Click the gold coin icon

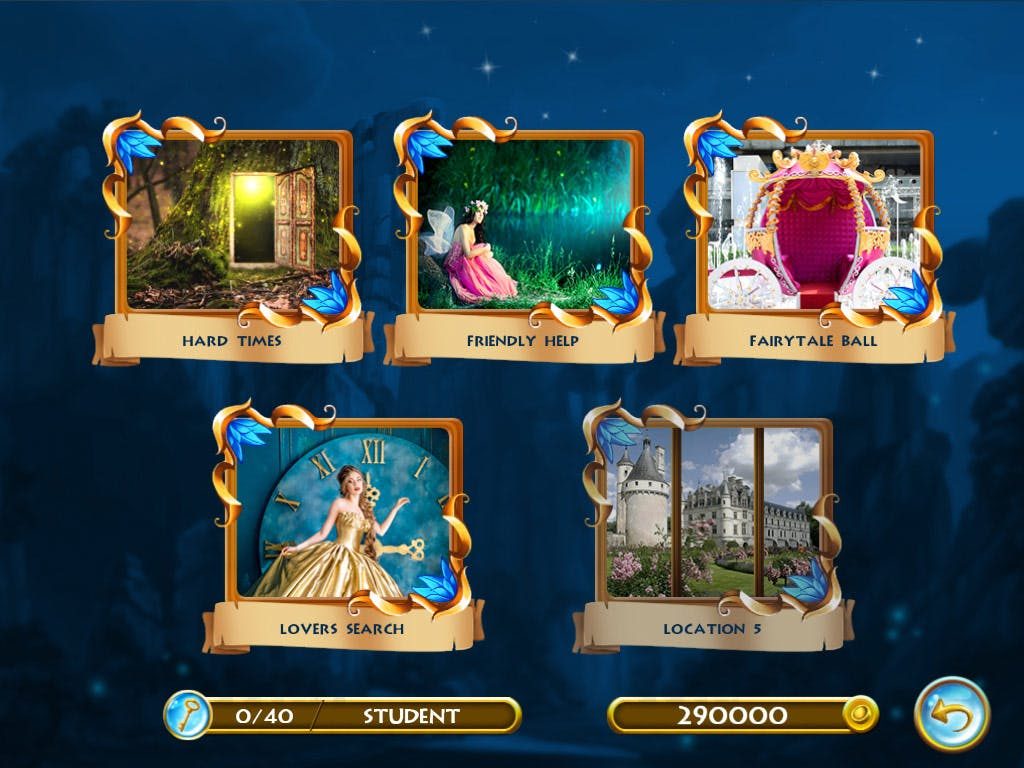pyautogui.click(x=859, y=714)
